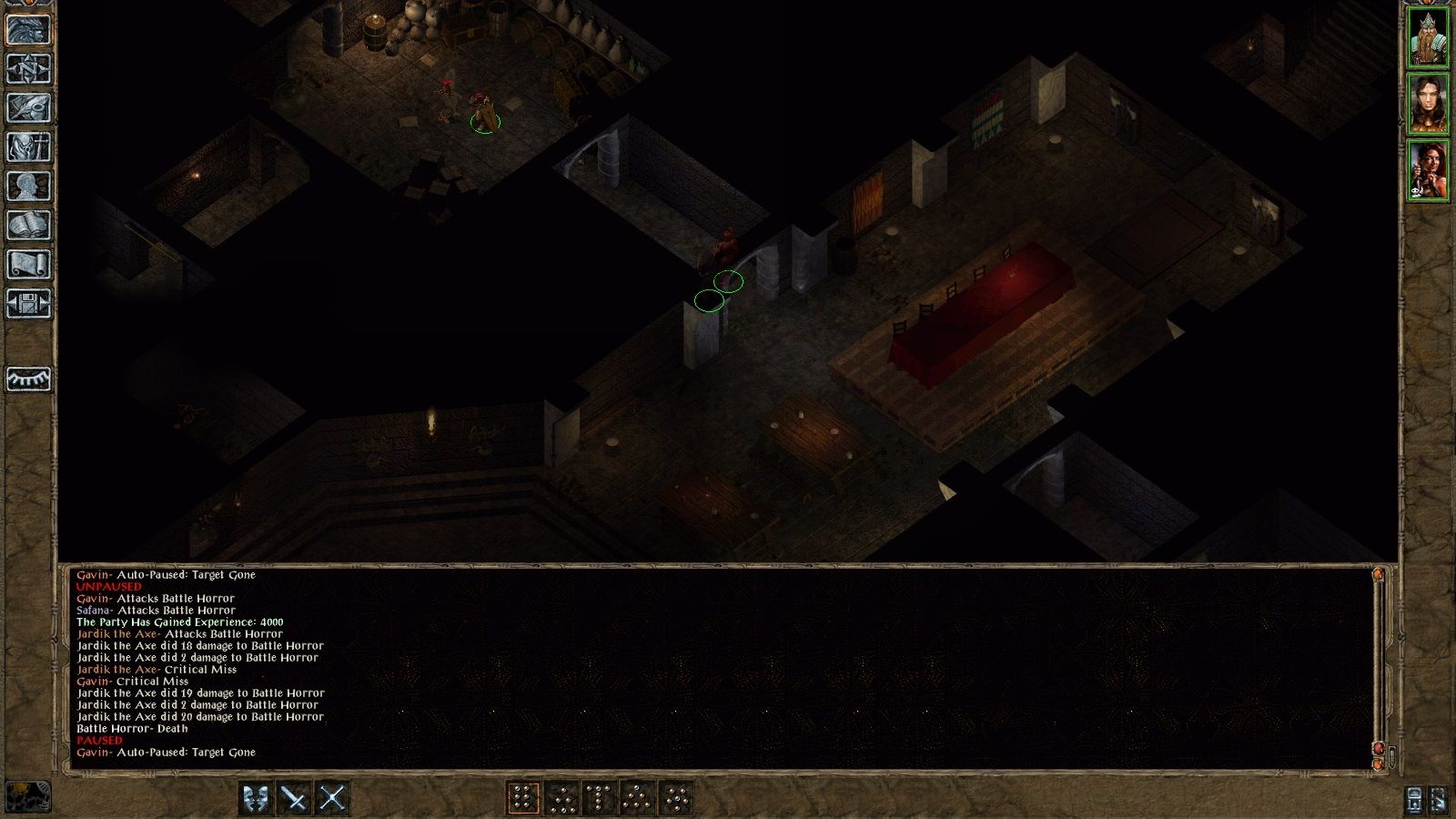Toggle Party AI with the lantern icon

(1415, 800)
